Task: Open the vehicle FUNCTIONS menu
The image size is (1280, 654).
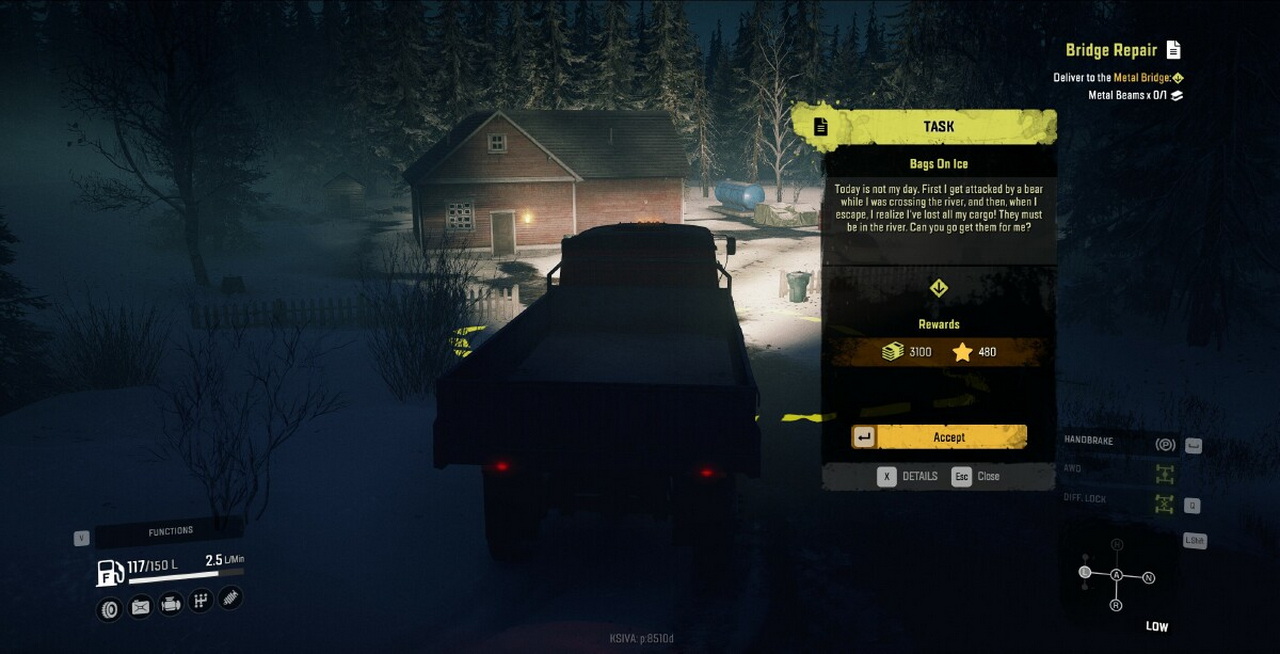Action: click(170, 531)
